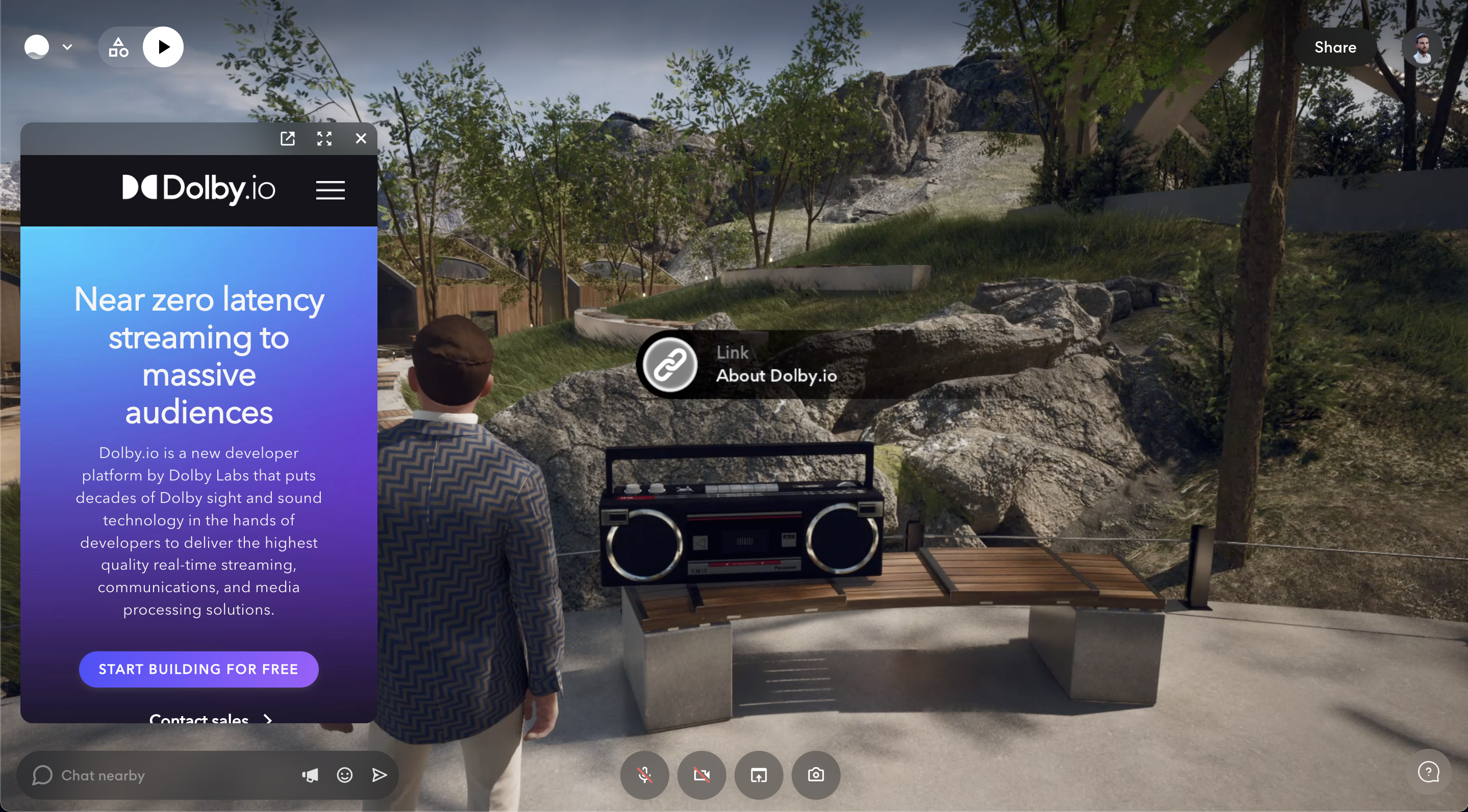The image size is (1468, 812).
Task: Open the emoji reaction picker
Action: point(345,775)
